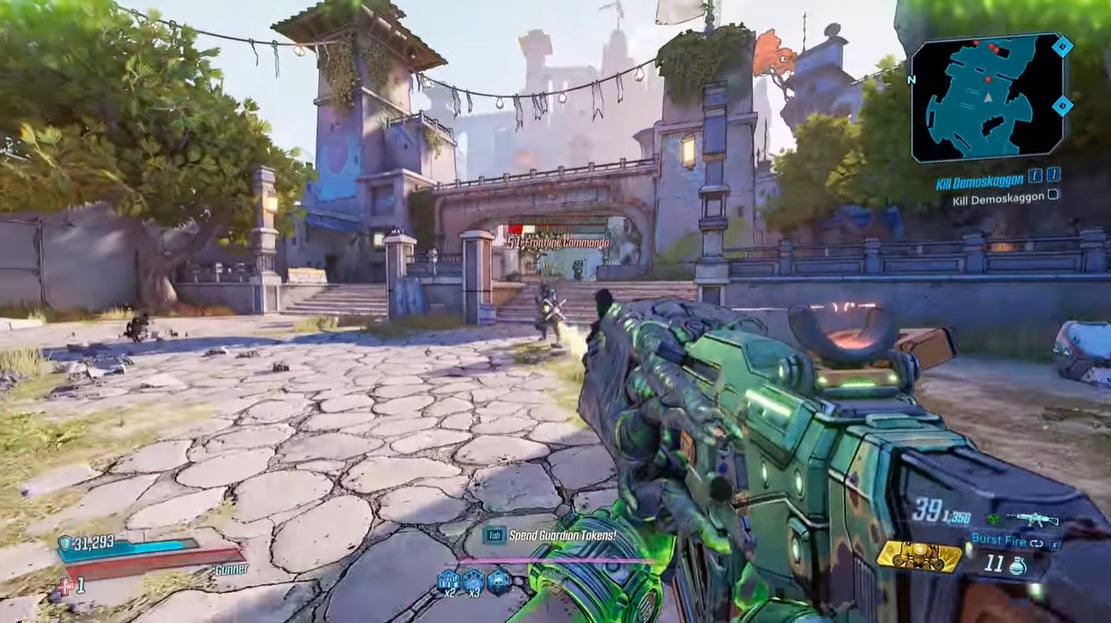Image resolution: width=1111 pixels, height=623 pixels.
Task: Click the shield icon beside 31,293
Action: 65,543
